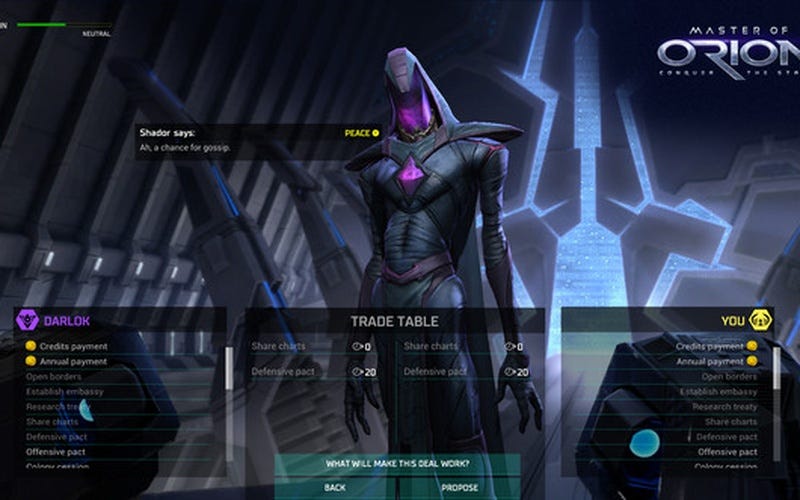Go back from the trade table
The width and height of the screenshot is (800, 500).
(x=335, y=488)
